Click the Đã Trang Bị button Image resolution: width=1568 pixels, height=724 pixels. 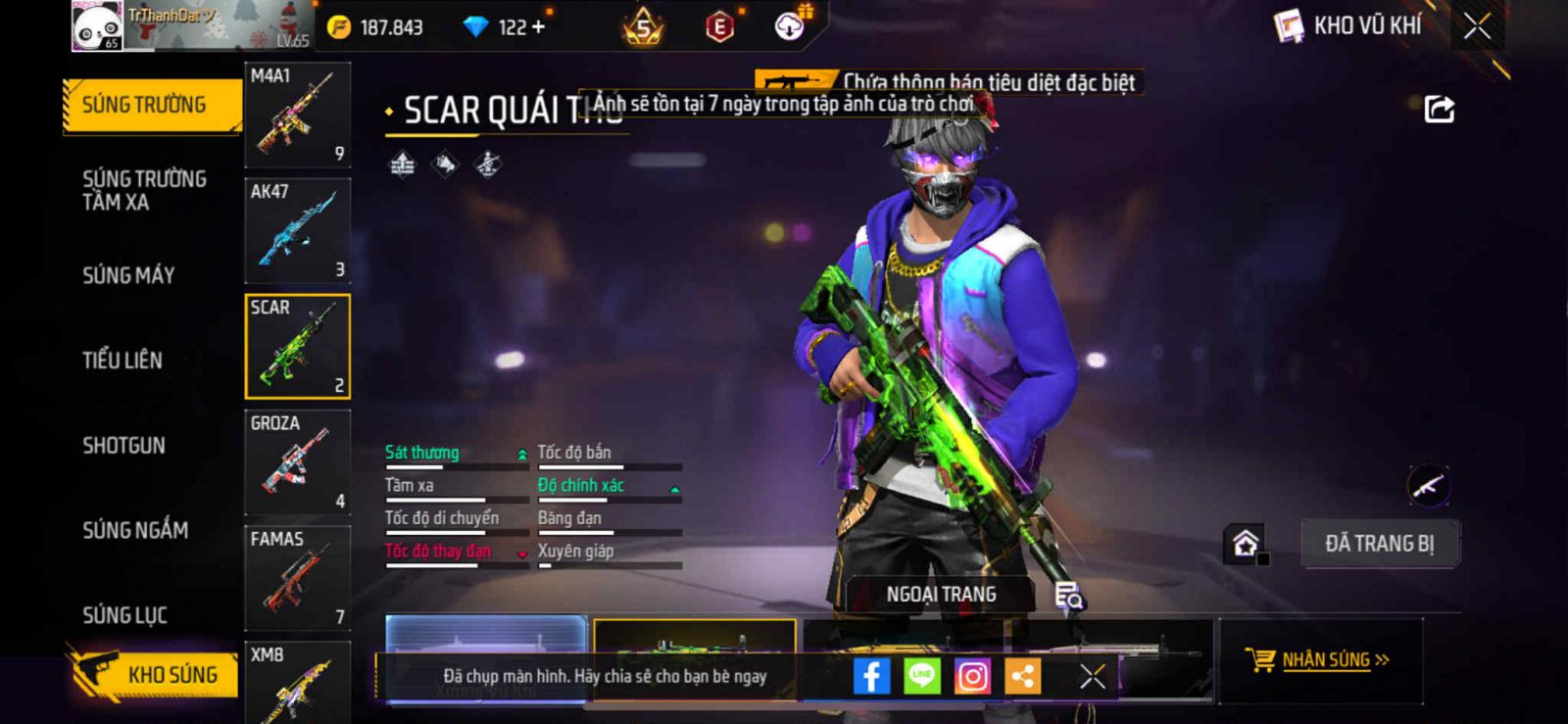(x=1379, y=544)
